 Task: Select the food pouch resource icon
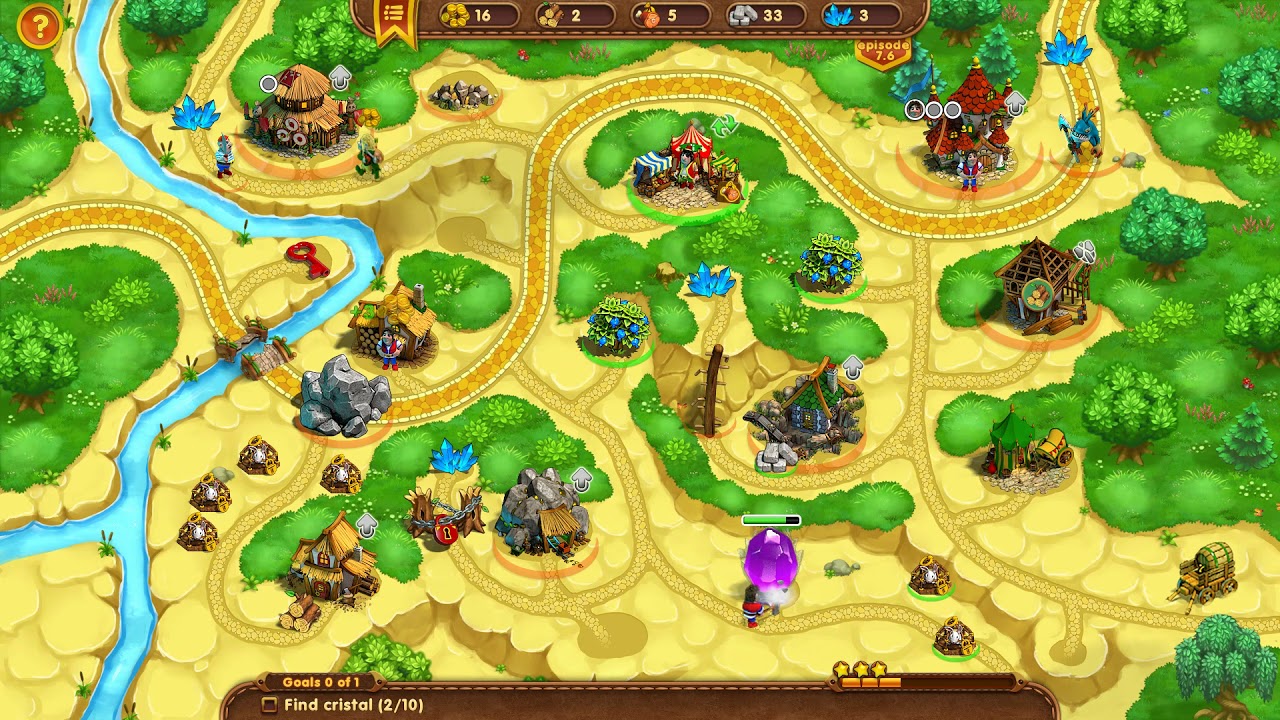point(648,15)
